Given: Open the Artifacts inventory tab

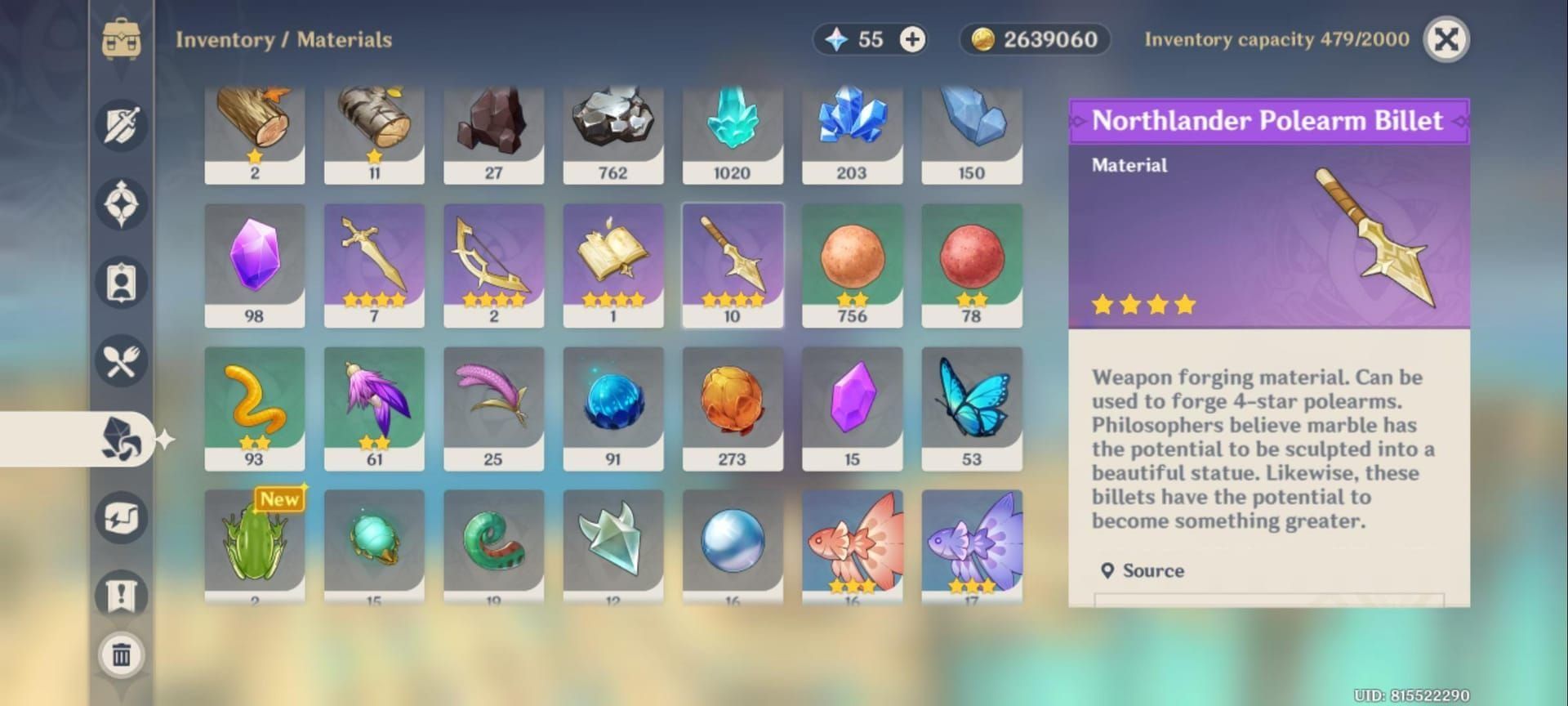Looking at the screenshot, I should pos(122,204).
